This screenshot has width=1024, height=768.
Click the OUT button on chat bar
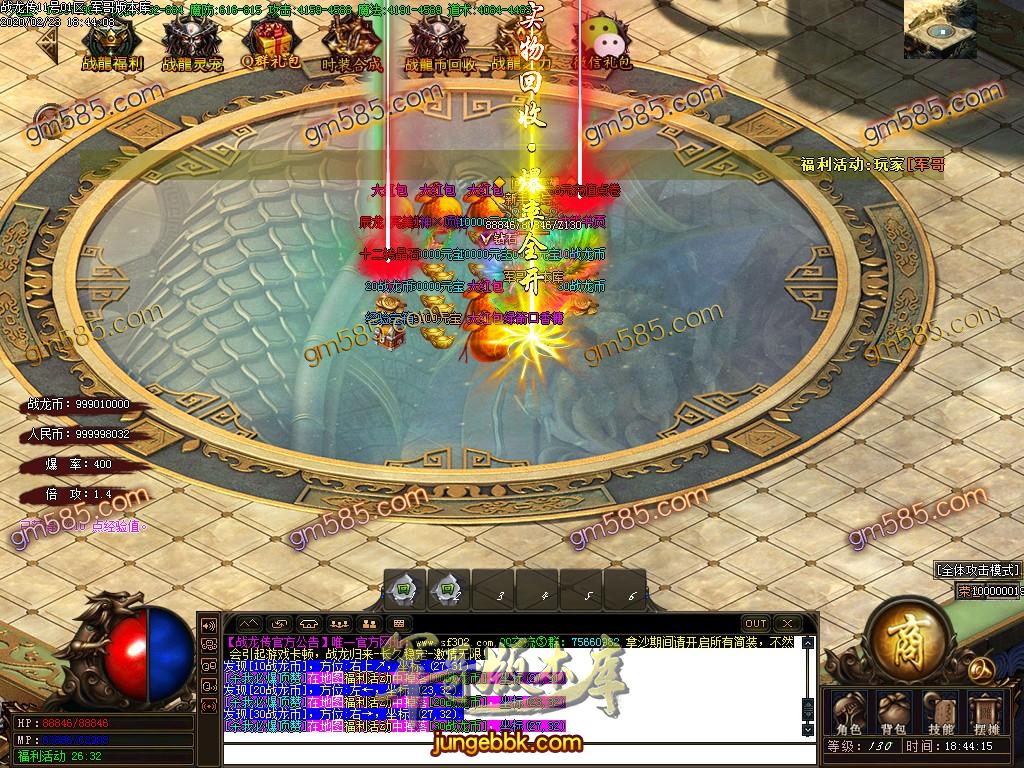756,624
